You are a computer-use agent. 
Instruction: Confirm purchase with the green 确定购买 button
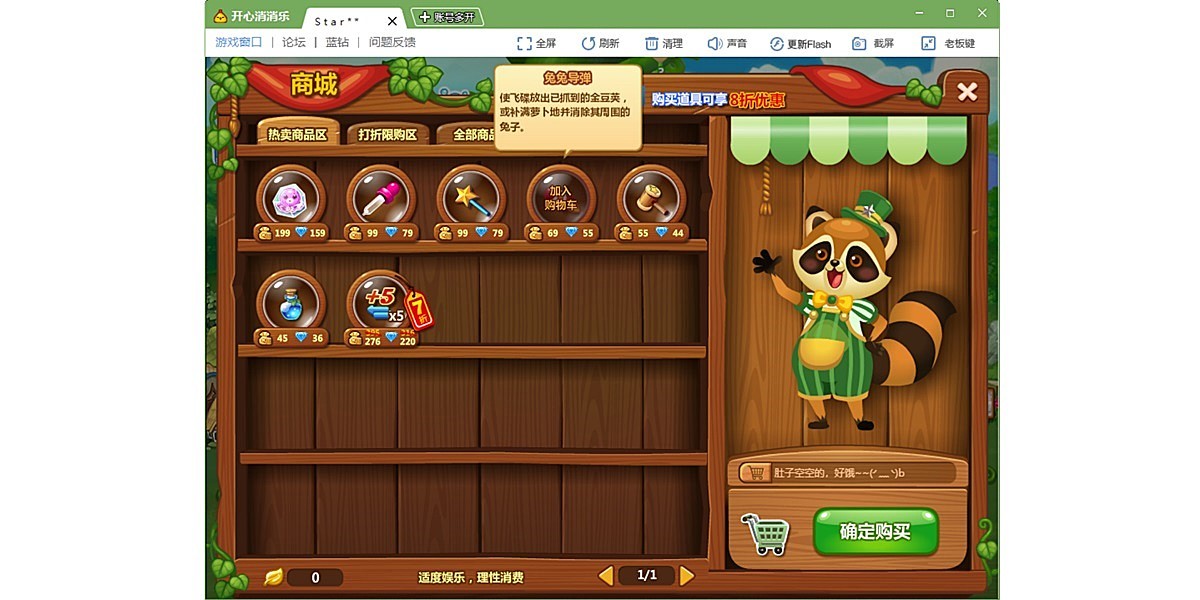coord(875,531)
